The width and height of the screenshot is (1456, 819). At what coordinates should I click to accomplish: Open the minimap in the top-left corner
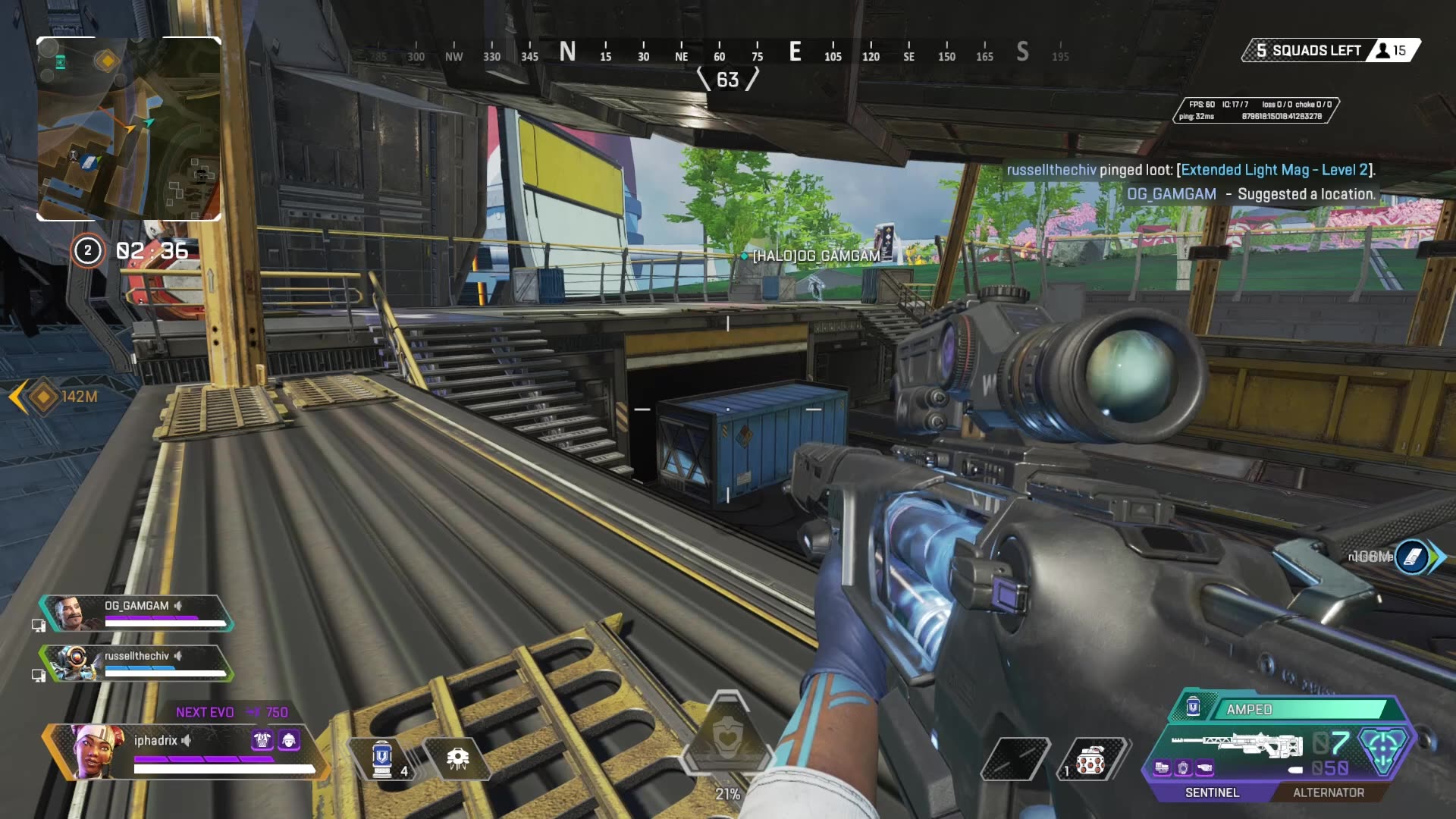pos(129,129)
